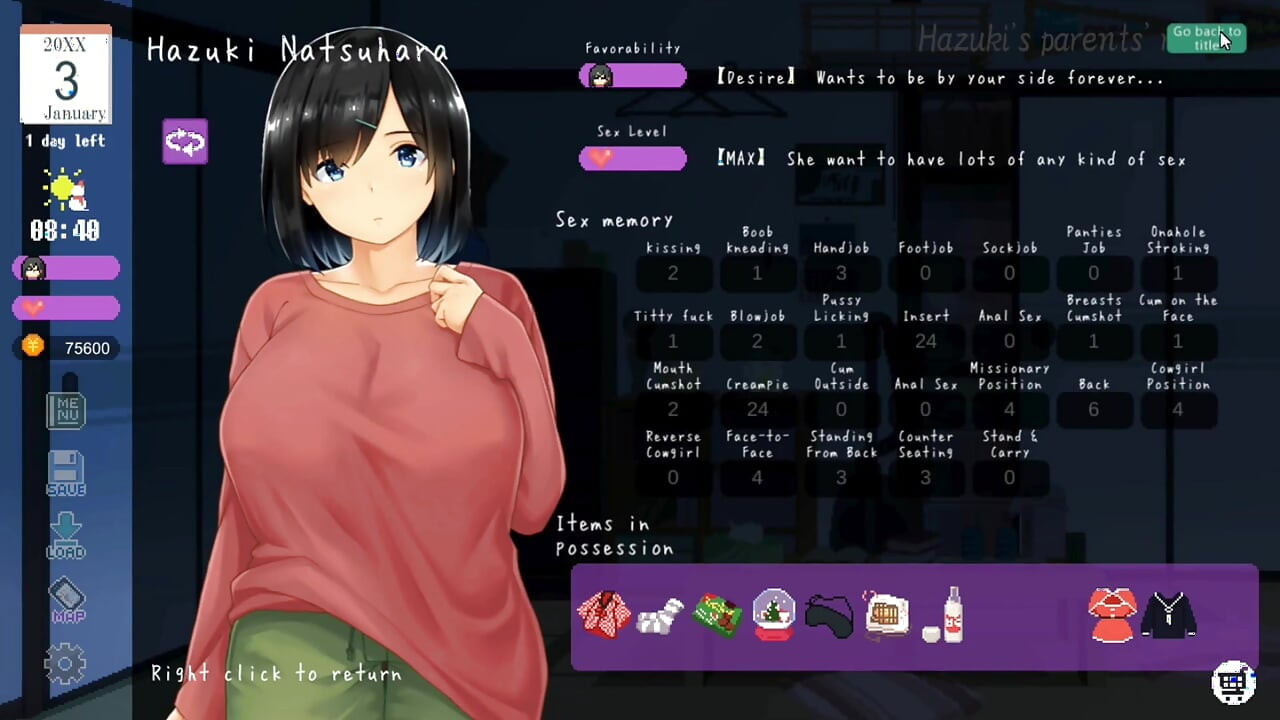Open the shopping cart icon

1230,681
